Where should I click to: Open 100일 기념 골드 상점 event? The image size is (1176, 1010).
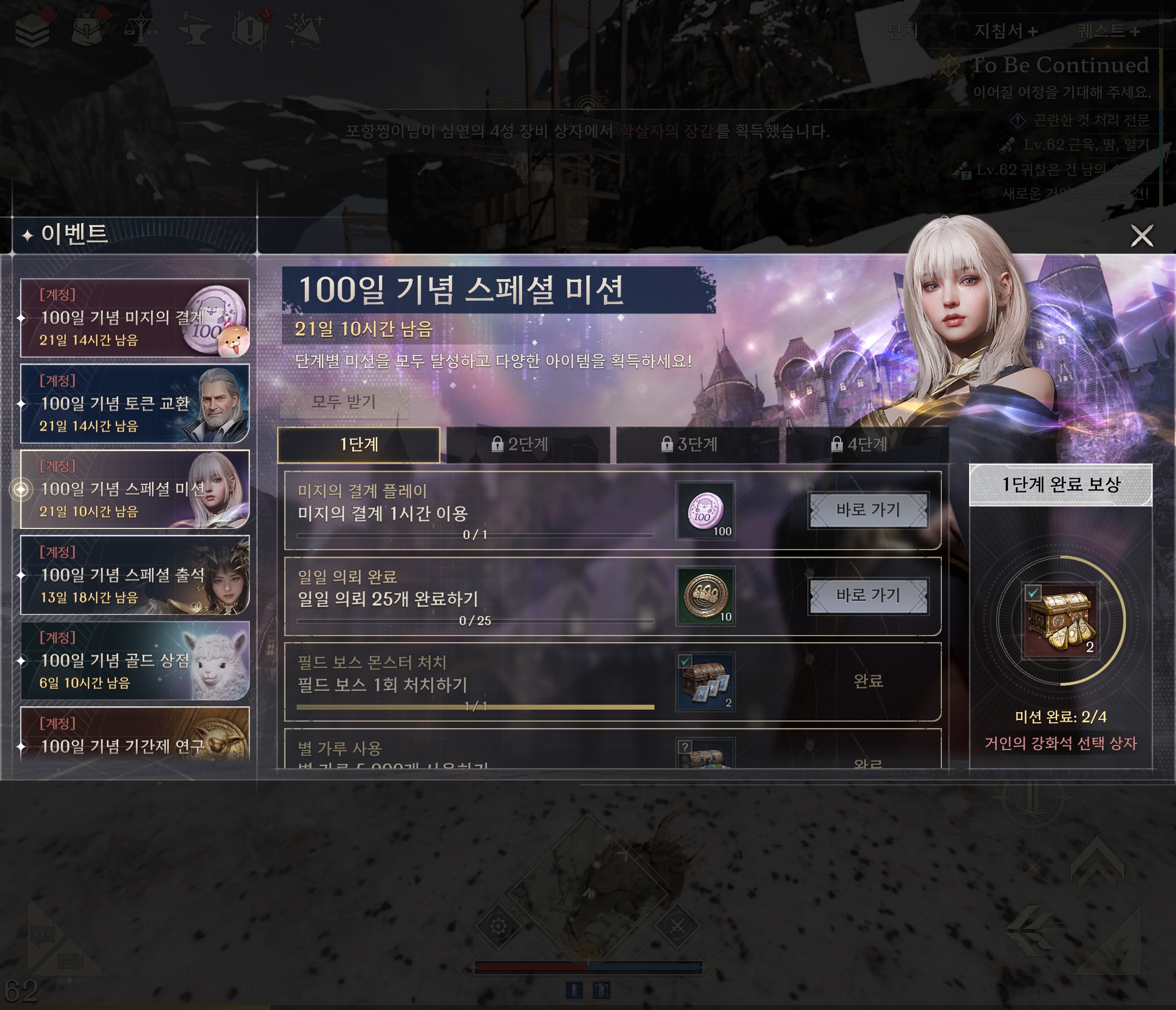click(134, 661)
